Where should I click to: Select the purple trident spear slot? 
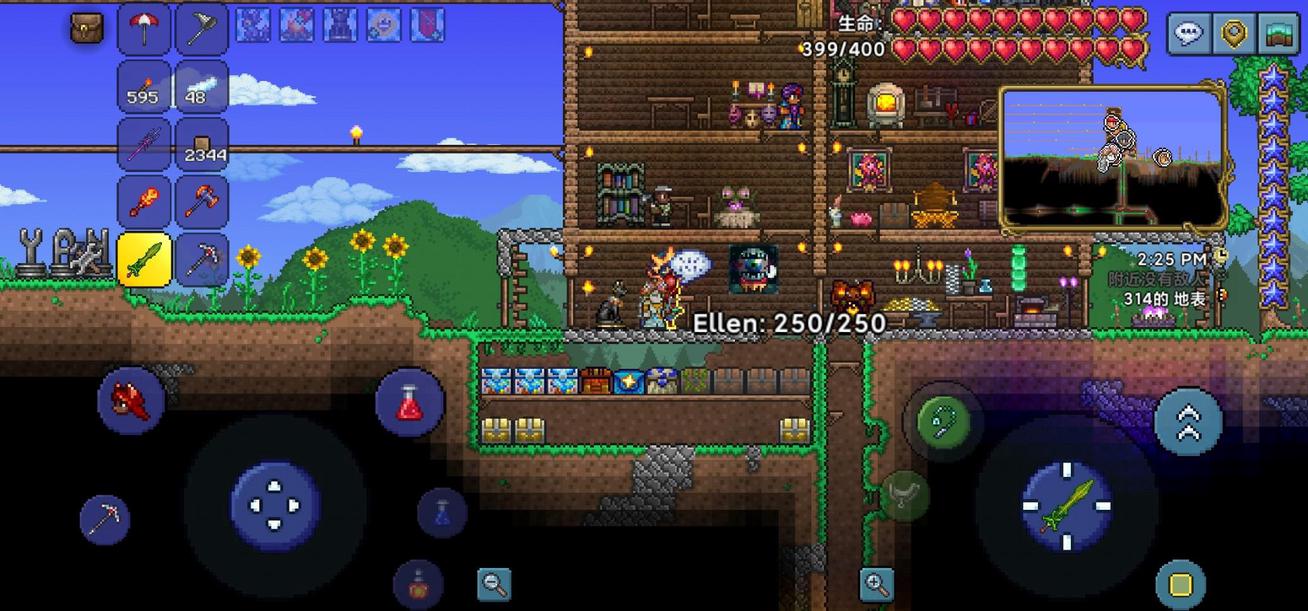[x=144, y=144]
